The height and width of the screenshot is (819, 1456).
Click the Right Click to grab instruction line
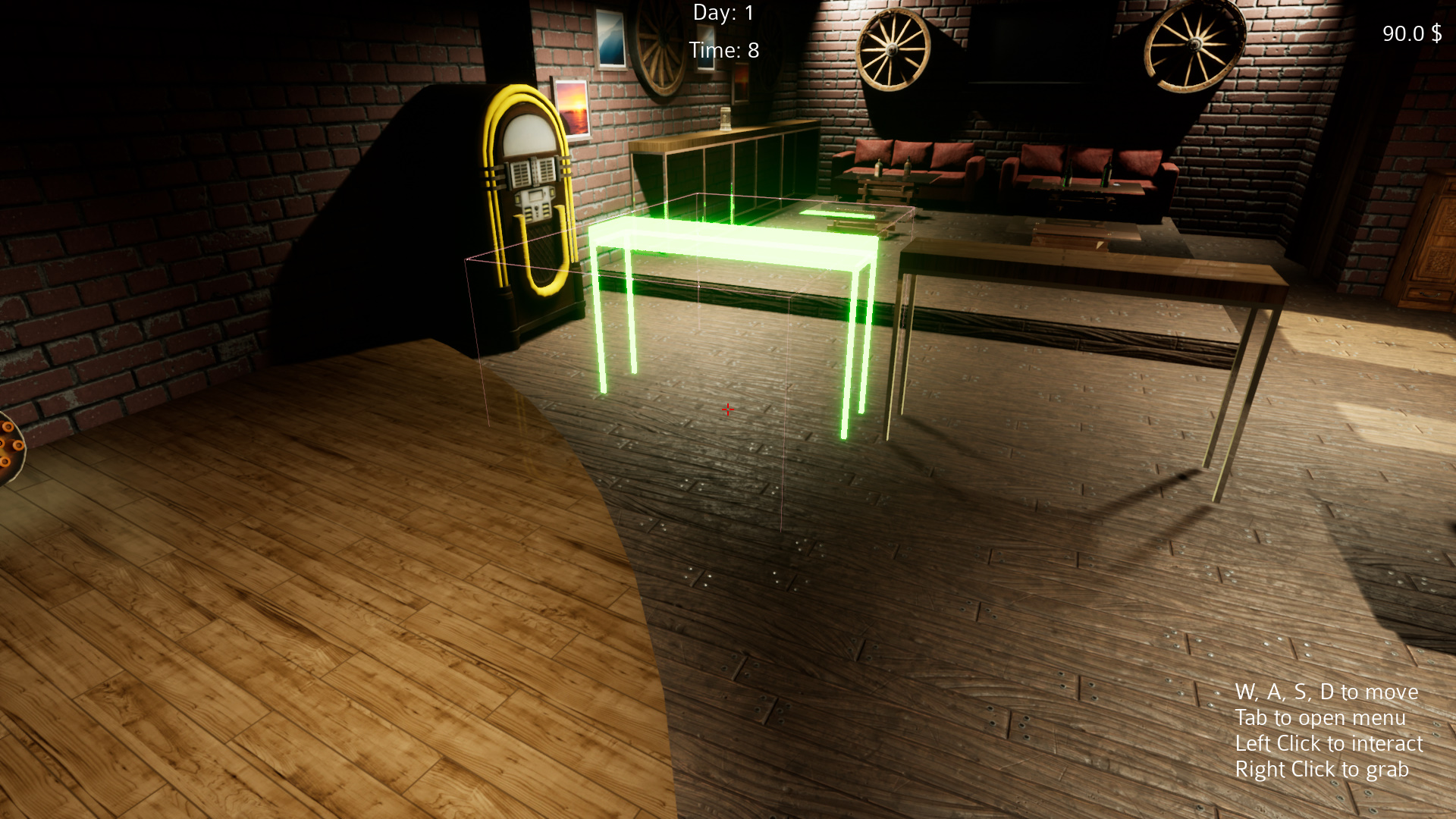click(1323, 769)
